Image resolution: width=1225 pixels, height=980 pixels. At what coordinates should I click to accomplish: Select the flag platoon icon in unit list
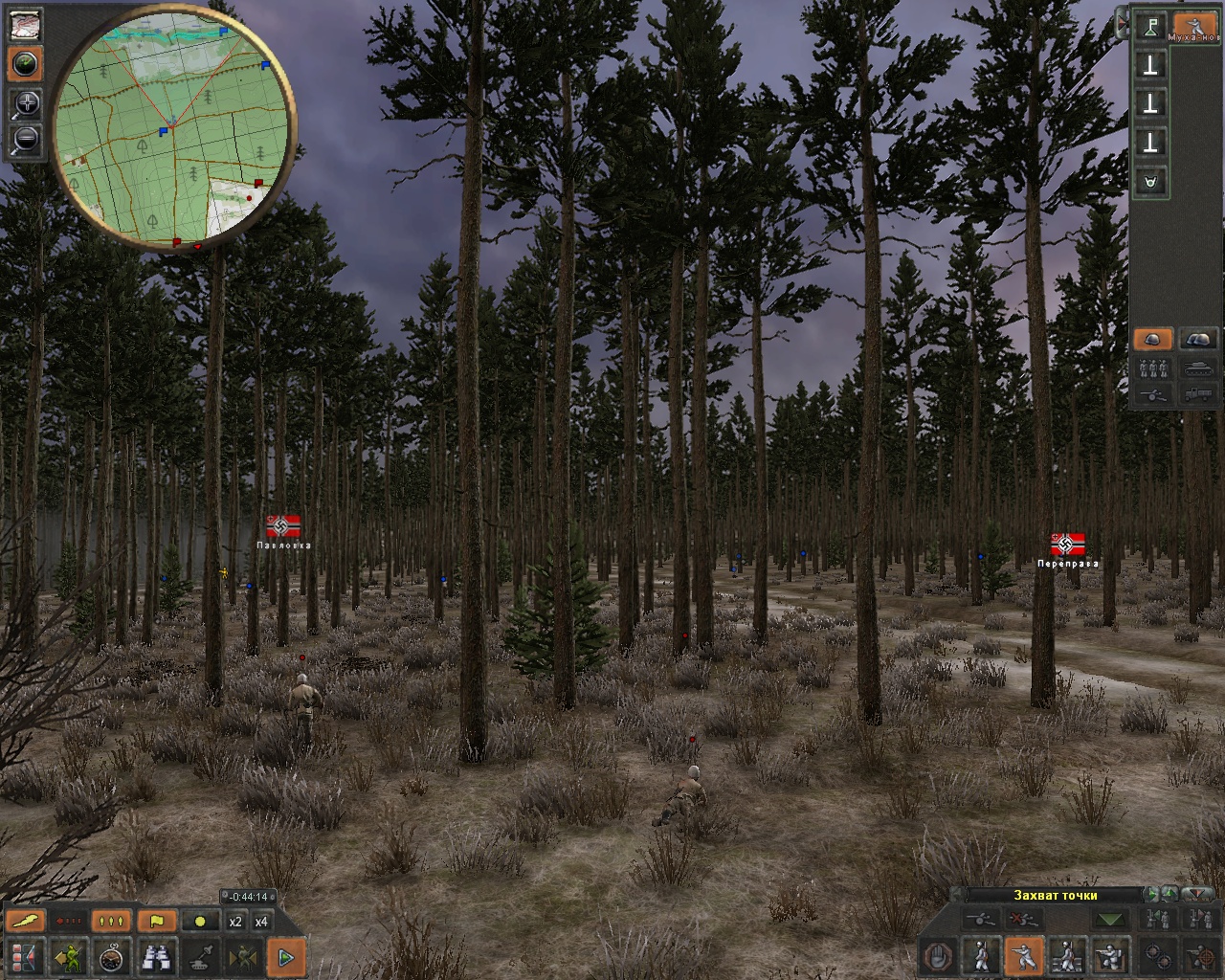tap(1151, 27)
